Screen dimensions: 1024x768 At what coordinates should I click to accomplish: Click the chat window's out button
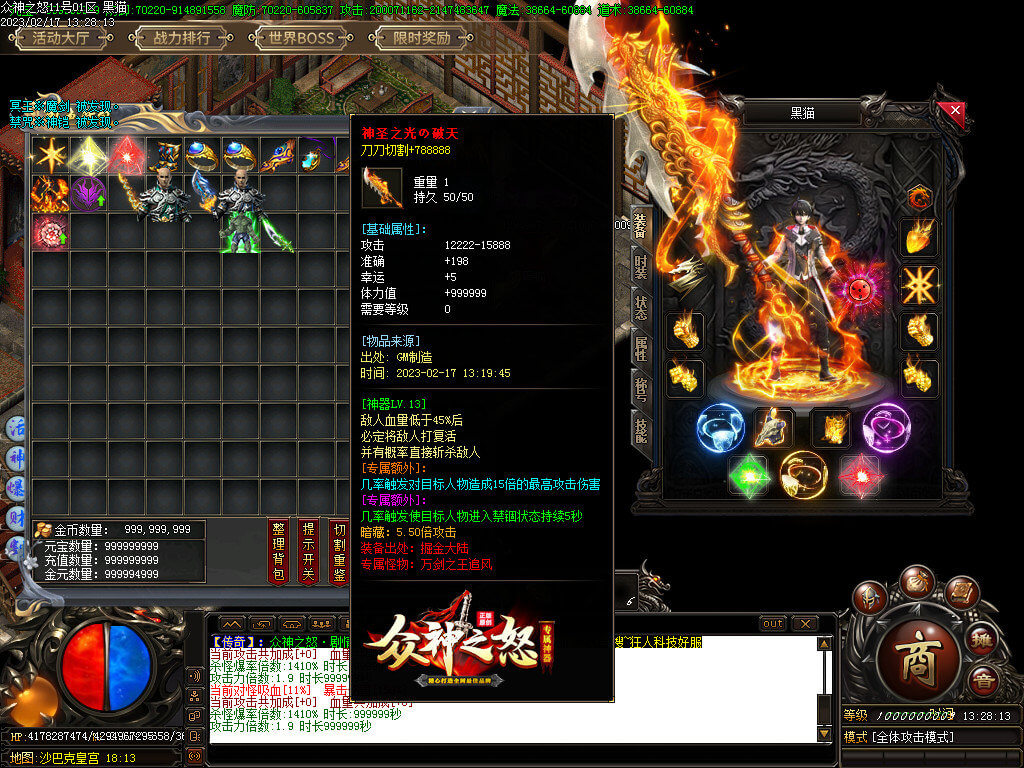point(773,623)
